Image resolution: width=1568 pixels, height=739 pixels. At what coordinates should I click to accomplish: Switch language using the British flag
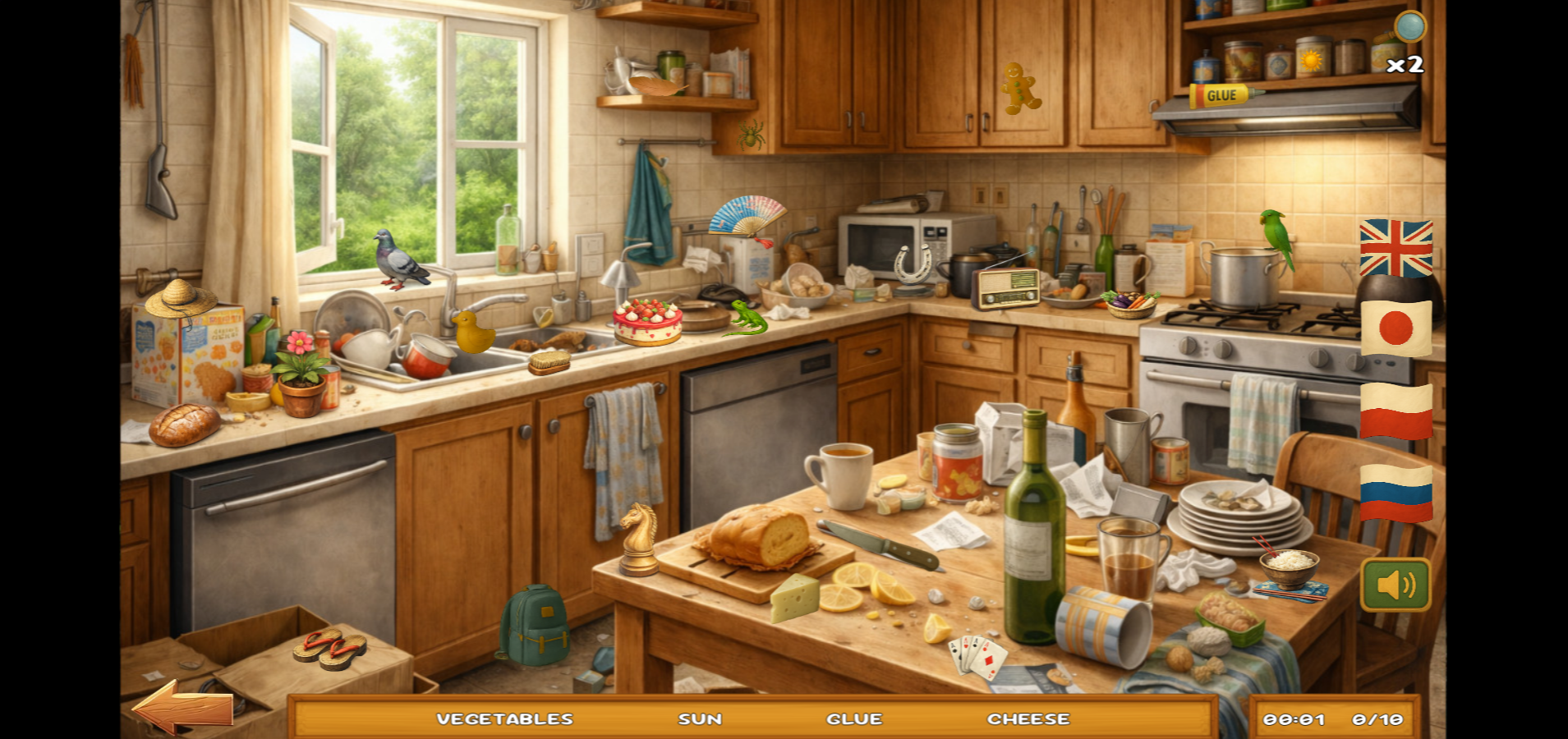click(x=1395, y=246)
